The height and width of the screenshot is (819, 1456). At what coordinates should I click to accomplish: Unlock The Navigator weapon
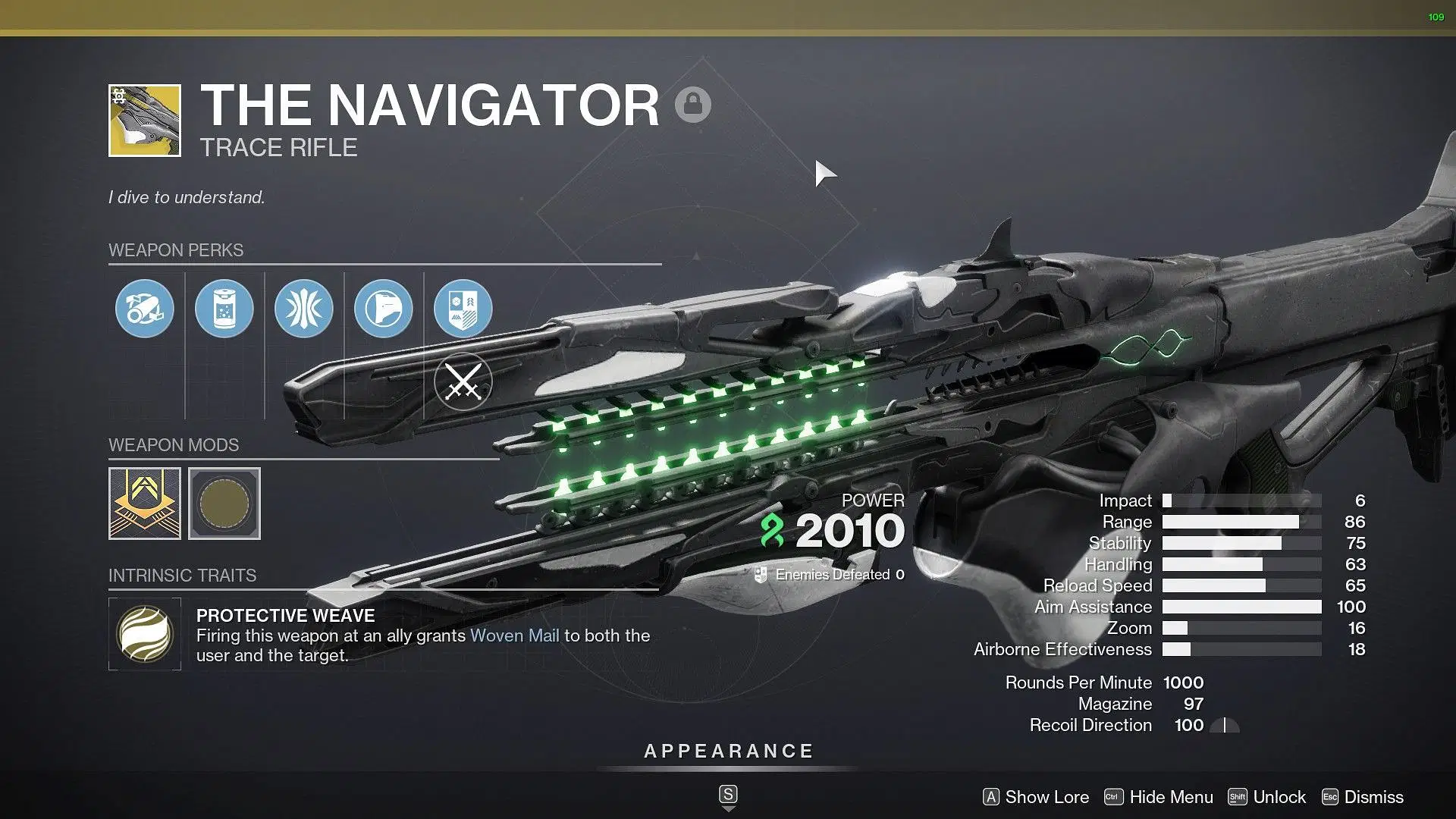coord(1267,797)
